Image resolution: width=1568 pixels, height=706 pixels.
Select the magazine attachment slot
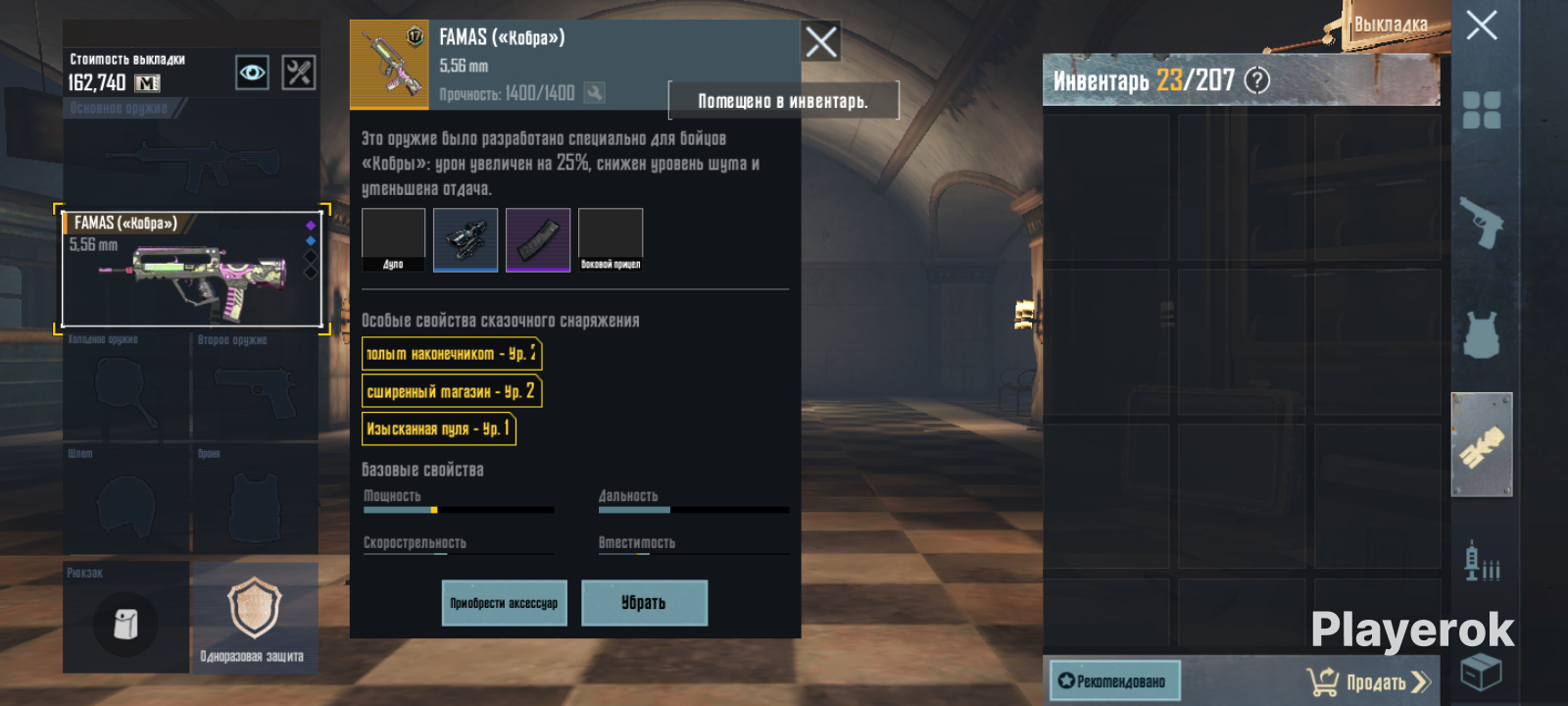click(538, 238)
